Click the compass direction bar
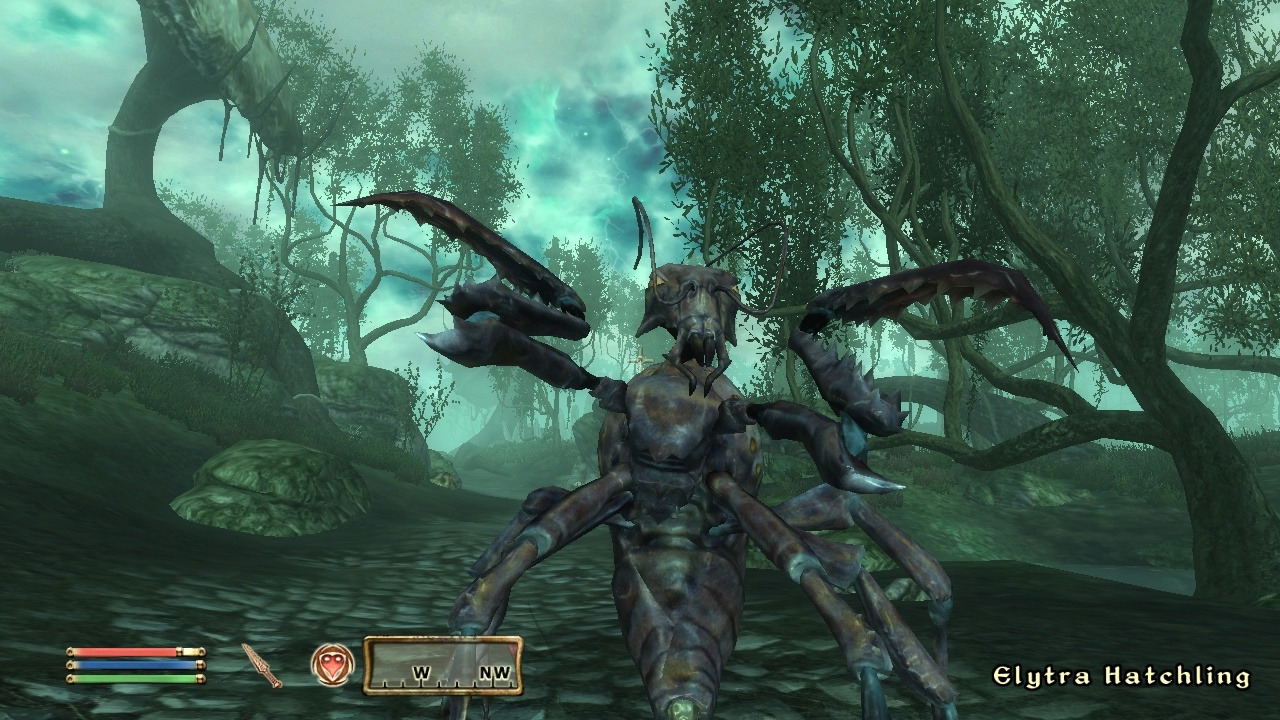Image resolution: width=1280 pixels, height=720 pixels. click(x=442, y=666)
